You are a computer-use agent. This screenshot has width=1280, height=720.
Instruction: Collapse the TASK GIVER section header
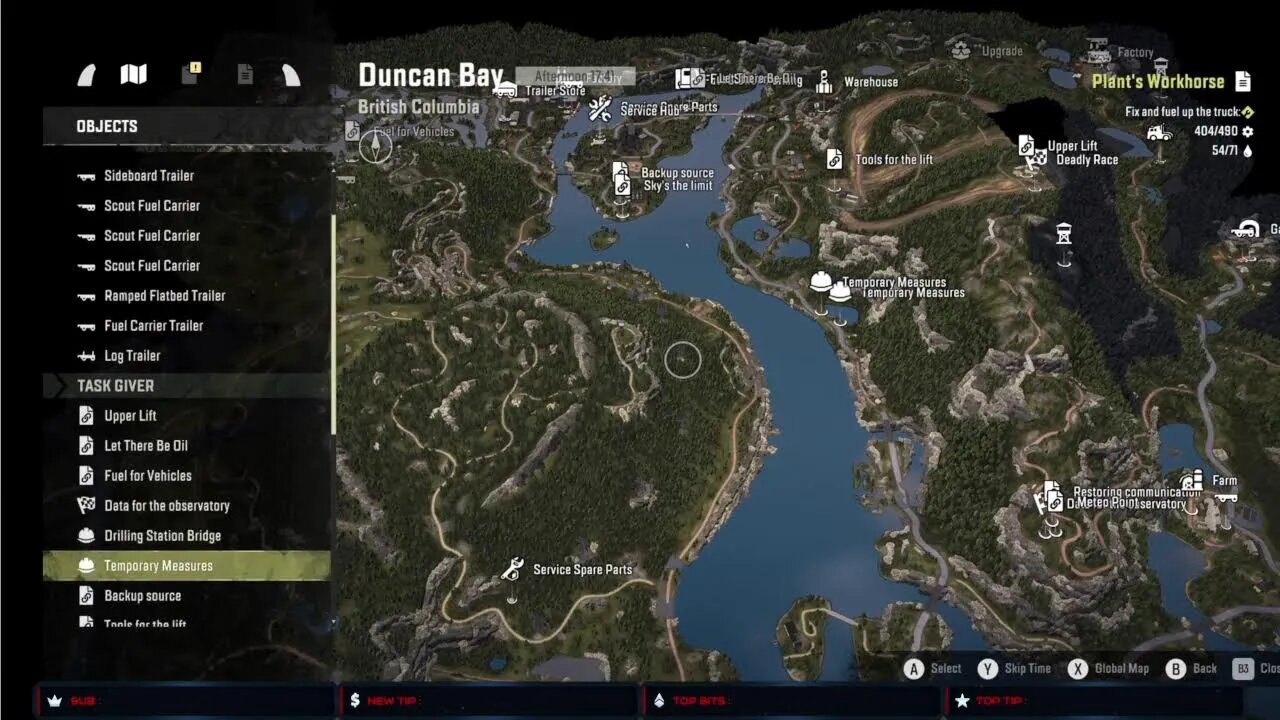[185, 385]
